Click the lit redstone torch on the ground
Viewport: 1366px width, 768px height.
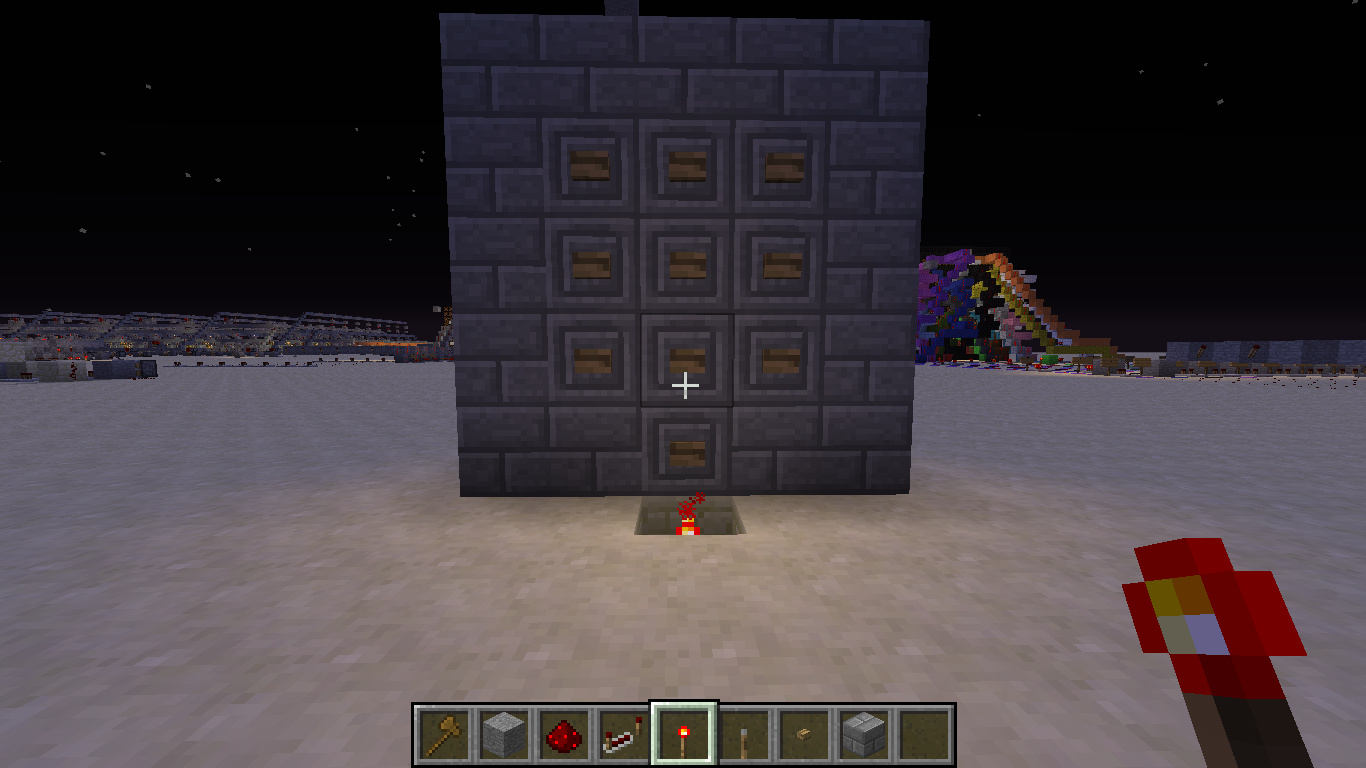coord(690,525)
